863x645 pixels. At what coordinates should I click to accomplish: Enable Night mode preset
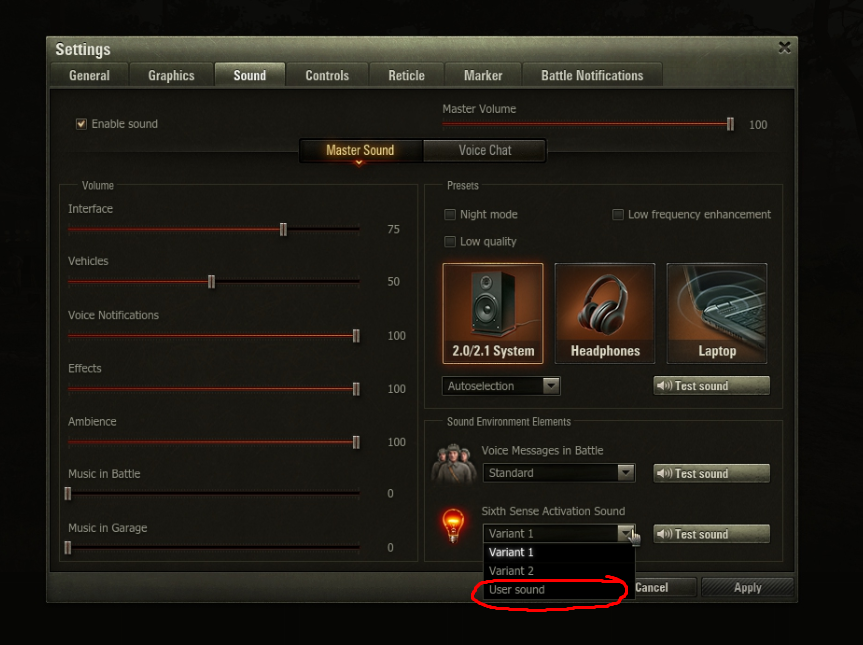point(451,214)
